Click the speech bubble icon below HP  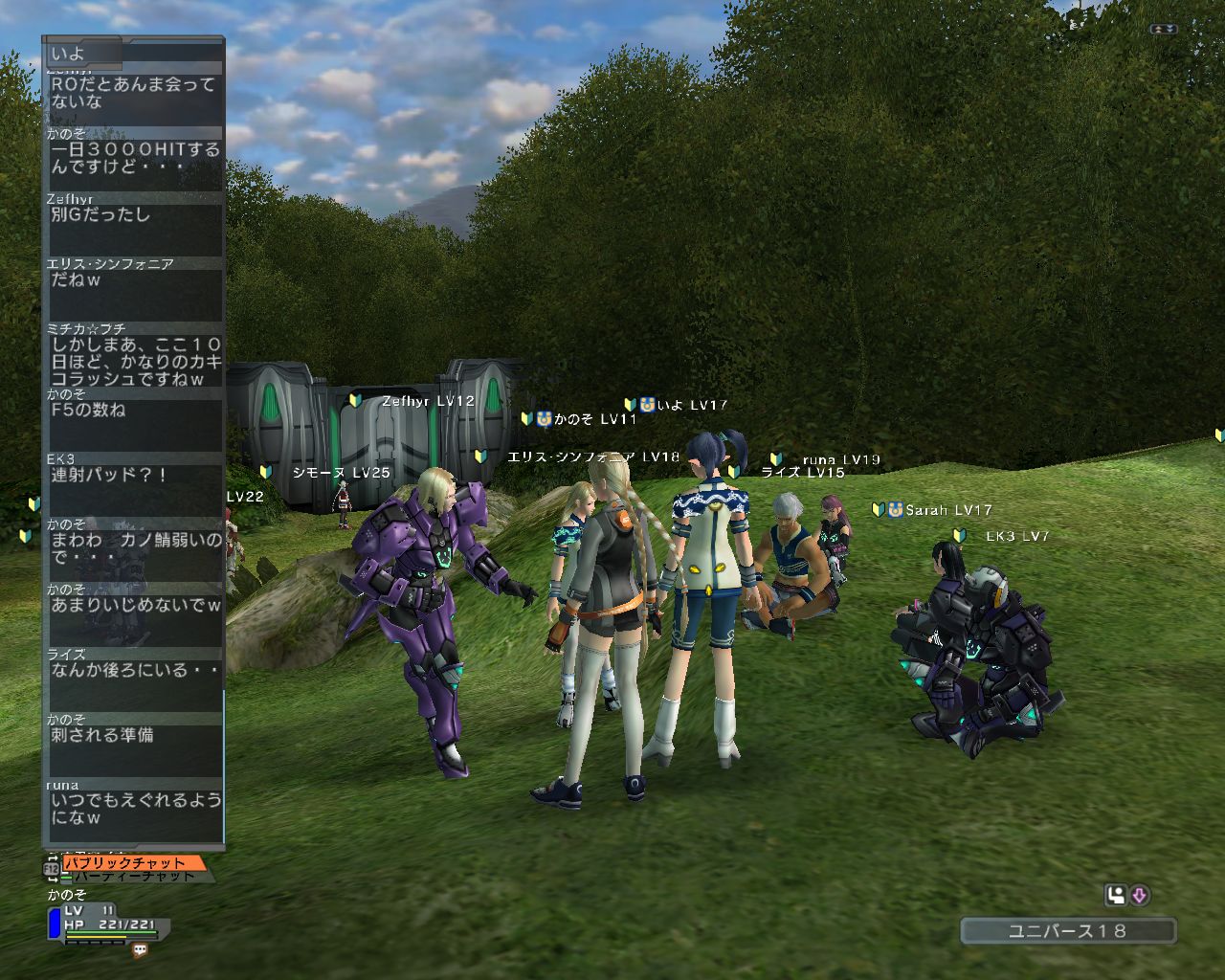(x=141, y=950)
